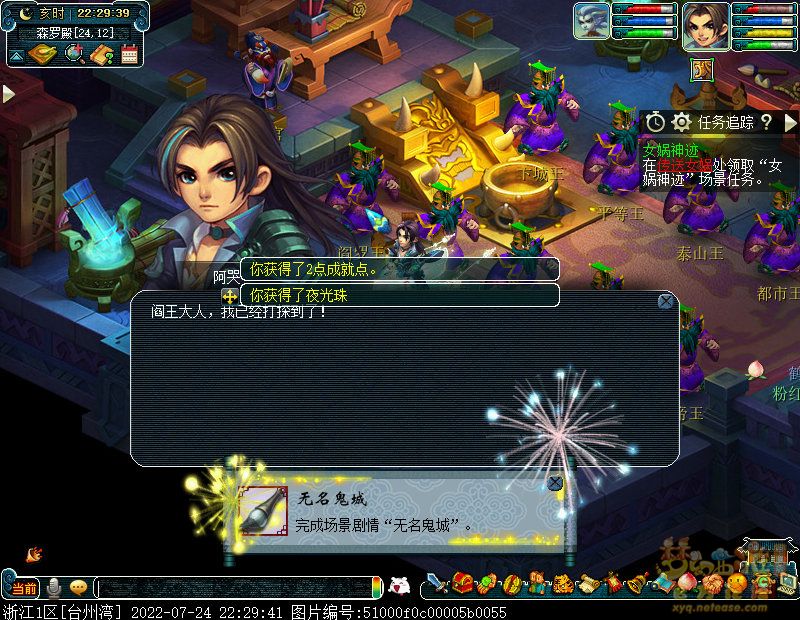Screen dimensions: 800x620
Task: Open quest tracker help question mark
Action: tap(766, 122)
